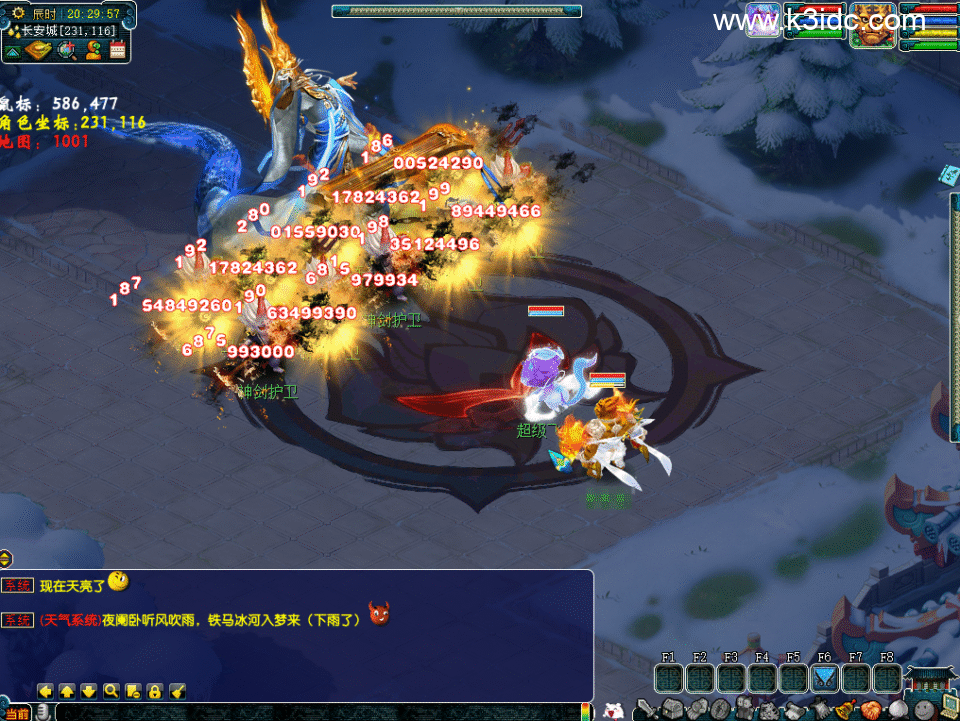The image size is (960, 721).
Task: Open the world map magnifier icon
Action: click(x=68, y=50)
